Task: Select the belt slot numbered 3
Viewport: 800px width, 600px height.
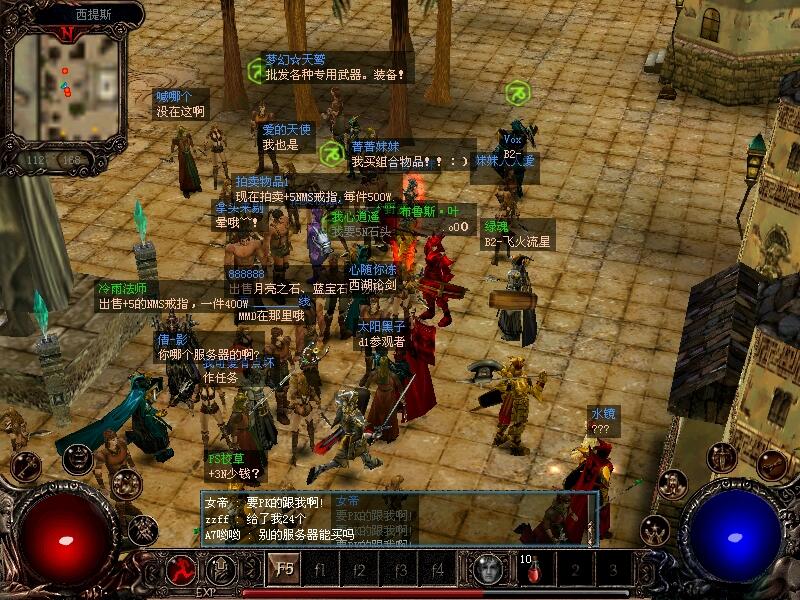Action: pos(613,571)
